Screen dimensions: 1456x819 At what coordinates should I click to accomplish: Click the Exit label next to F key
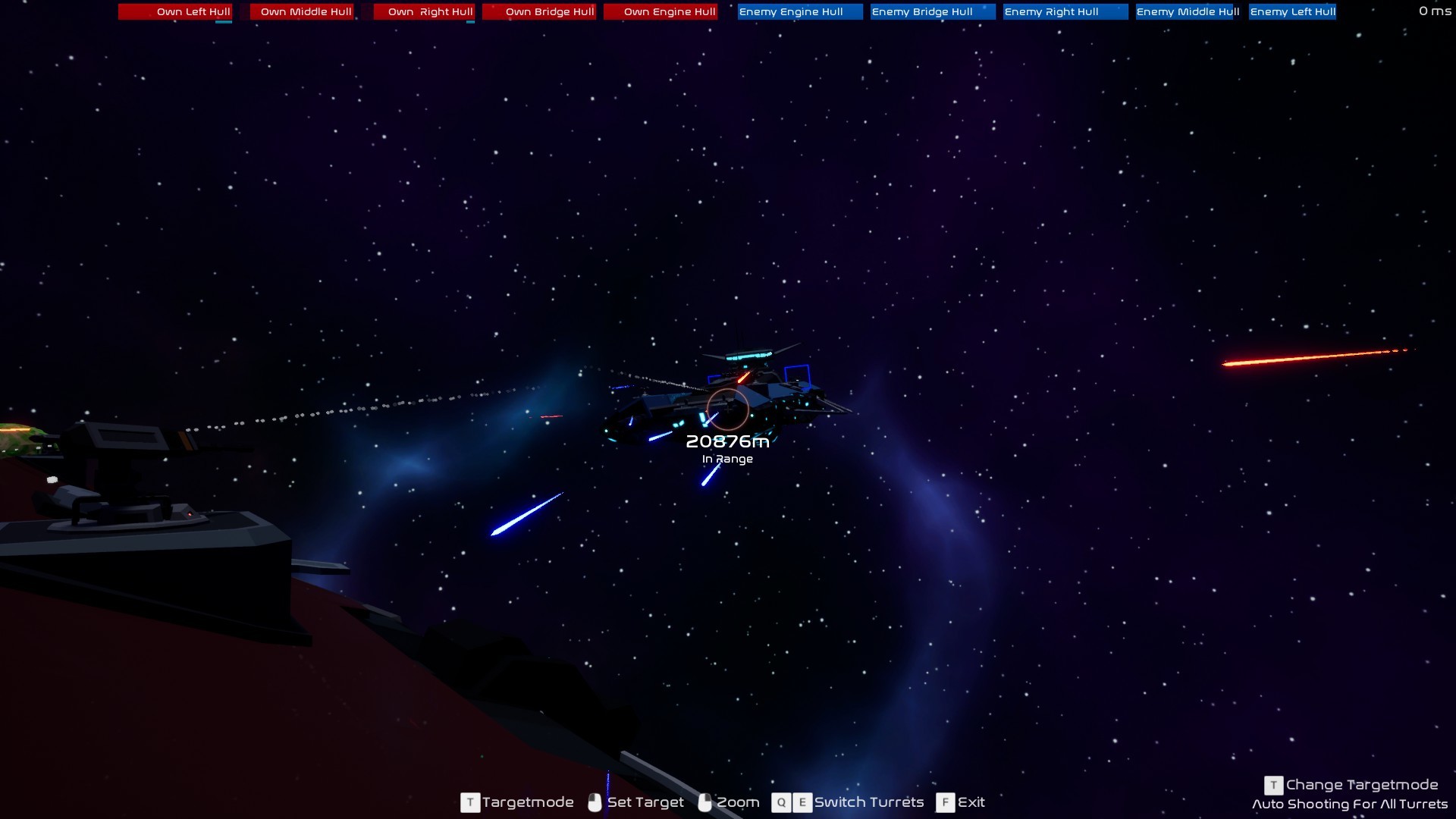click(x=971, y=802)
